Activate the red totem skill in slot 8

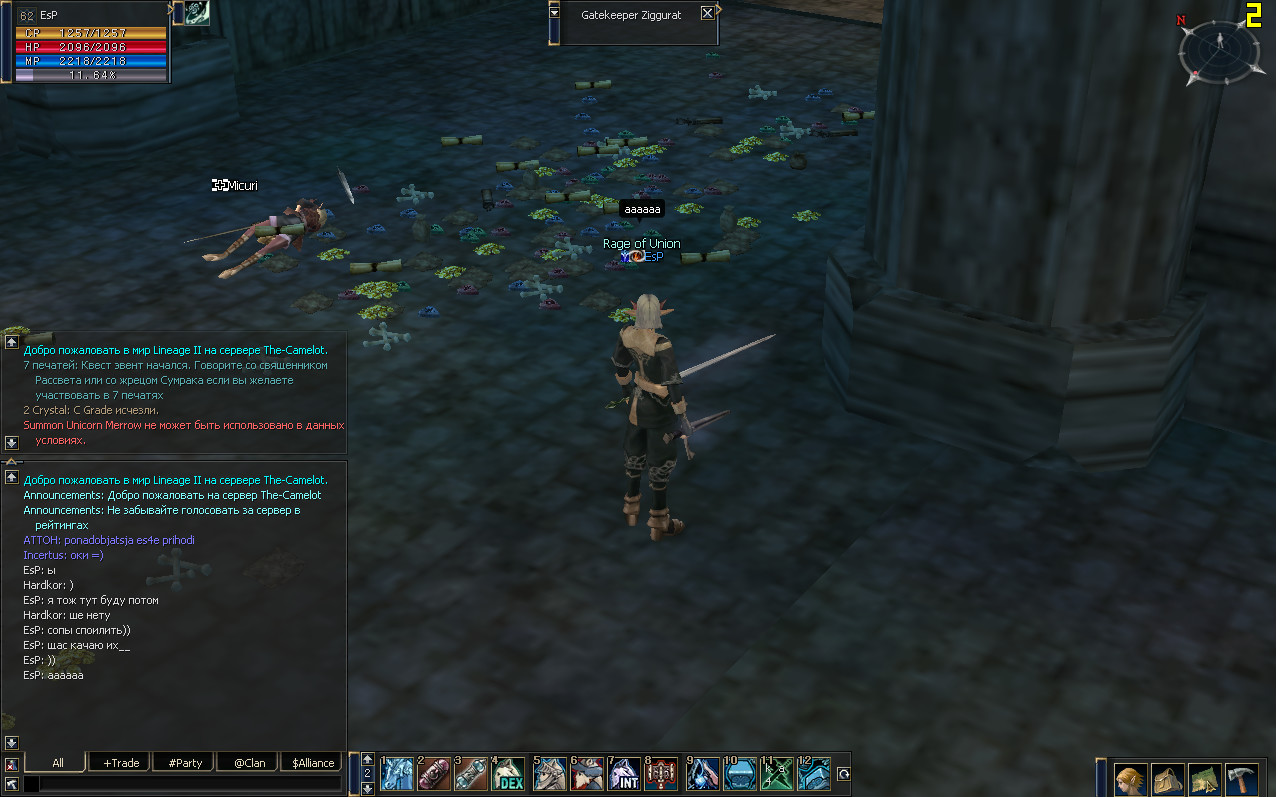(661, 774)
